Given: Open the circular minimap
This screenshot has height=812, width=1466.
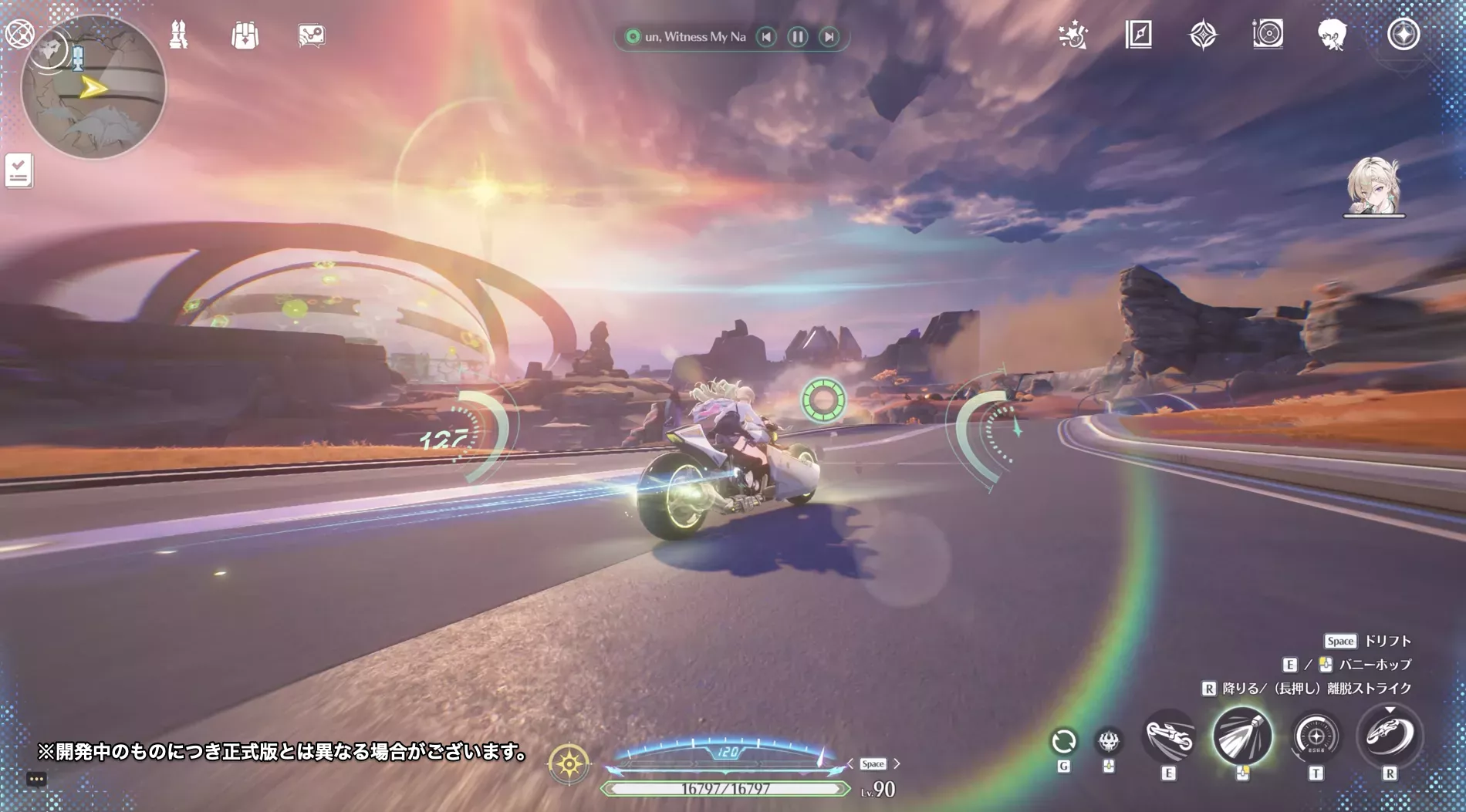Looking at the screenshot, I should (x=93, y=86).
